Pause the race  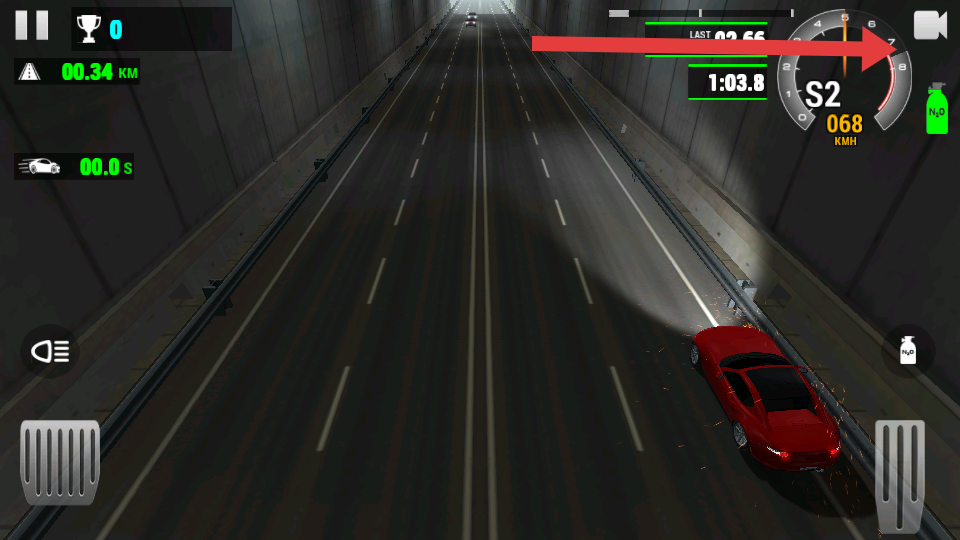tap(31, 25)
